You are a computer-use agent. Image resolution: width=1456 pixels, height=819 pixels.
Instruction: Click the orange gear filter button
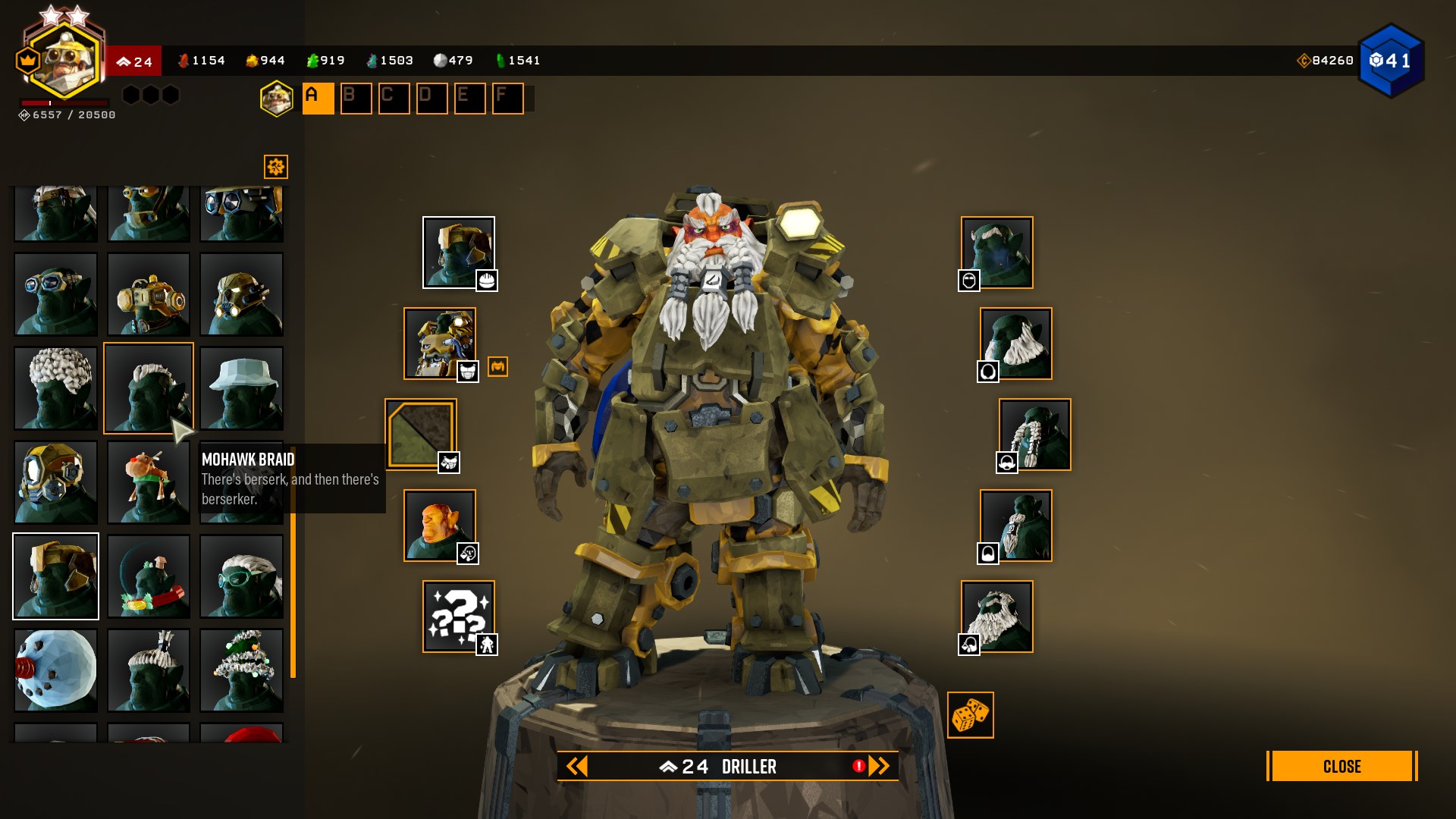tap(276, 167)
